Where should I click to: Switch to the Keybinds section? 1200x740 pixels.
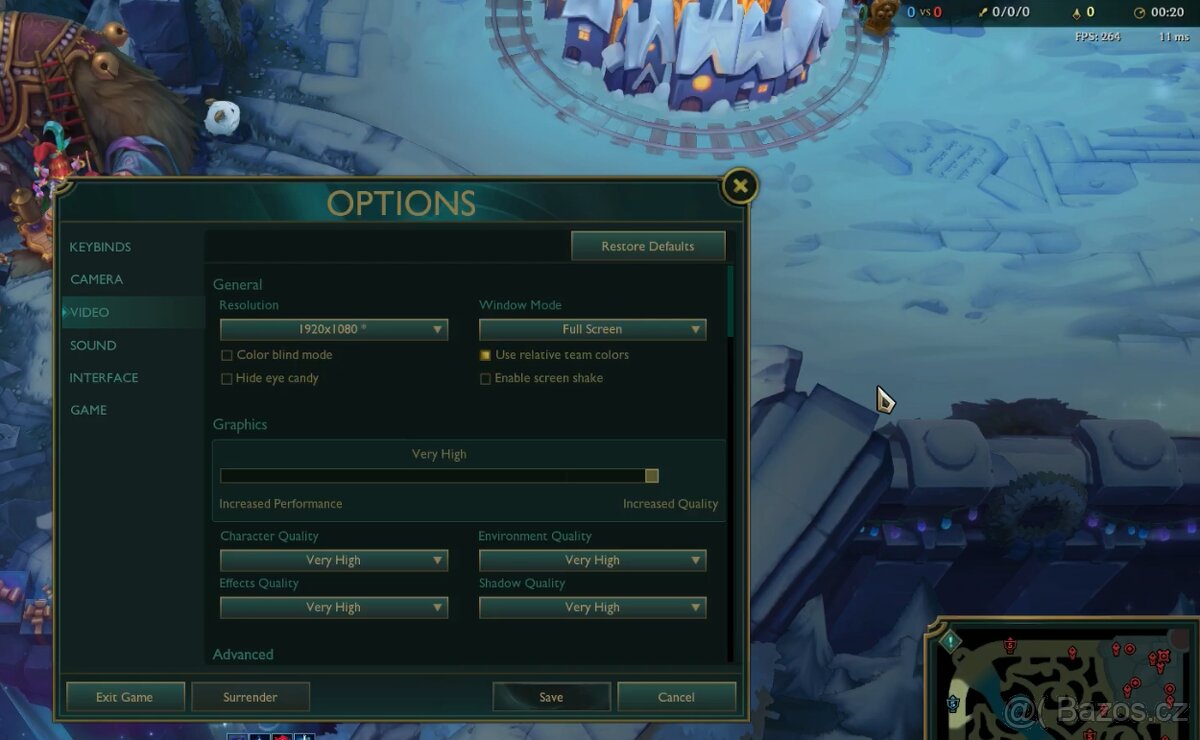tap(100, 247)
